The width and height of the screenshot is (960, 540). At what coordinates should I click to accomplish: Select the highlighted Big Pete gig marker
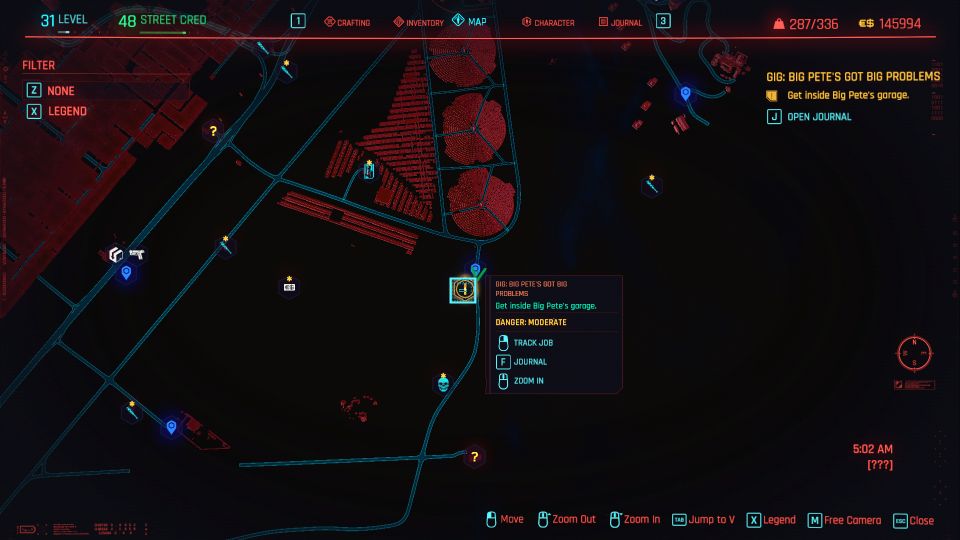[463, 290]
